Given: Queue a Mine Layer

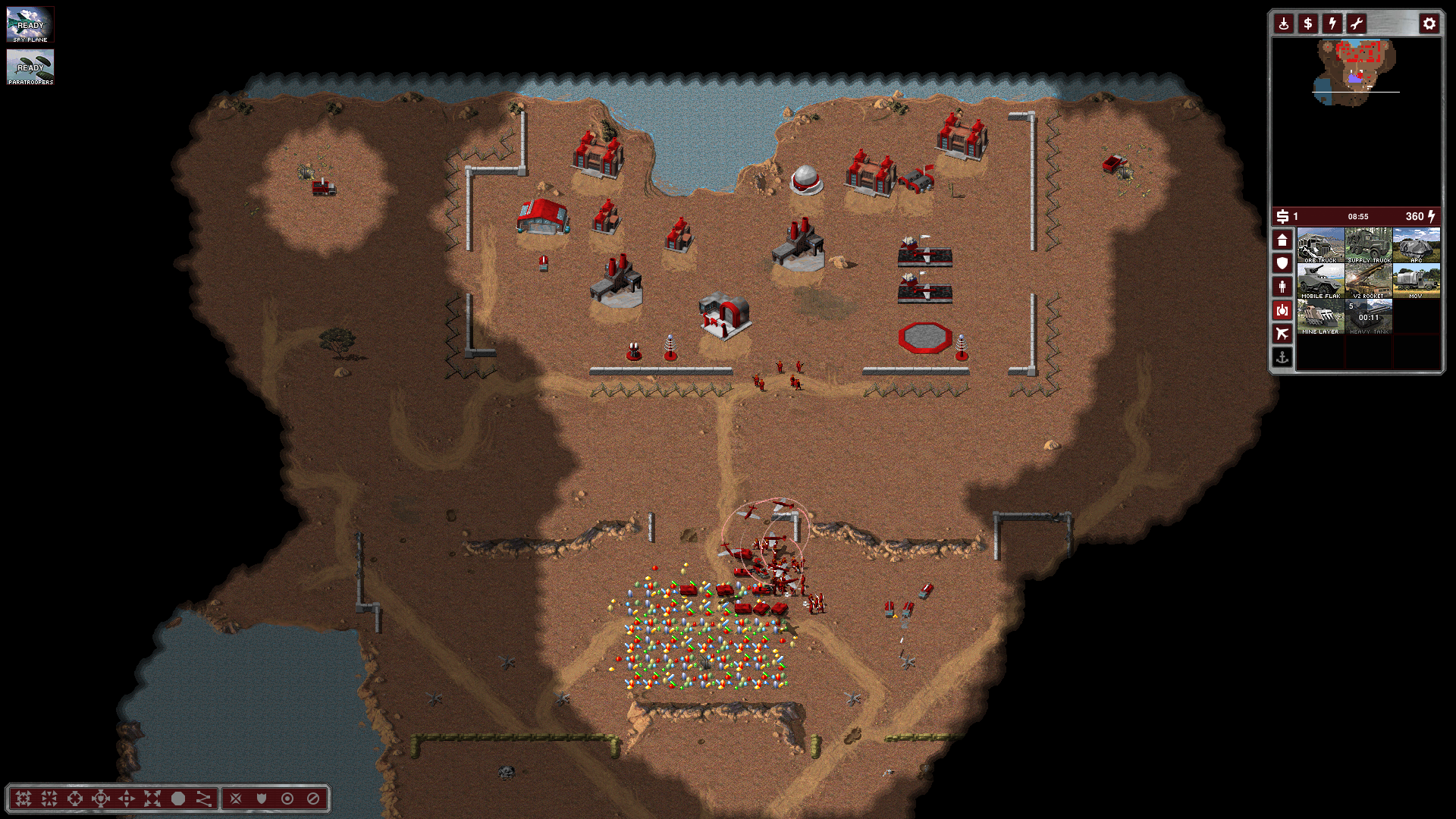Looking at the screenshot, I should coord(1320,316).
